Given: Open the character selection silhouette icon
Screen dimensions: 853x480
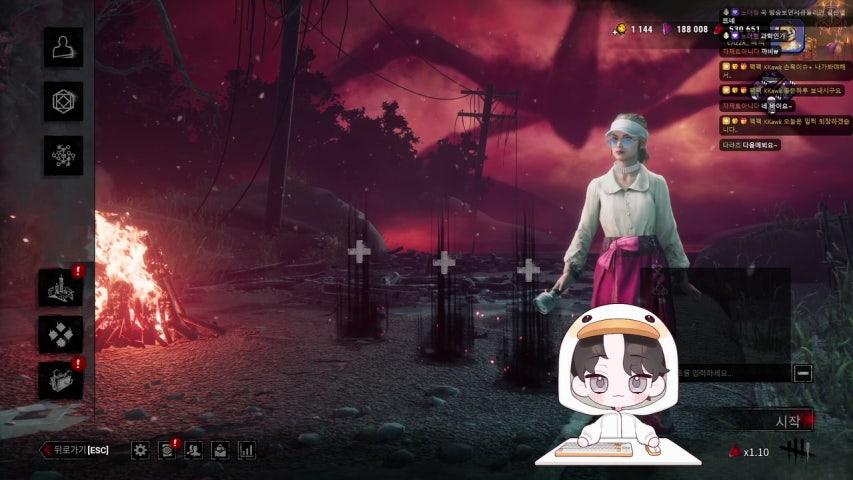Looking at the screenshot, I should pyautogui.click(x=63, y=48).
